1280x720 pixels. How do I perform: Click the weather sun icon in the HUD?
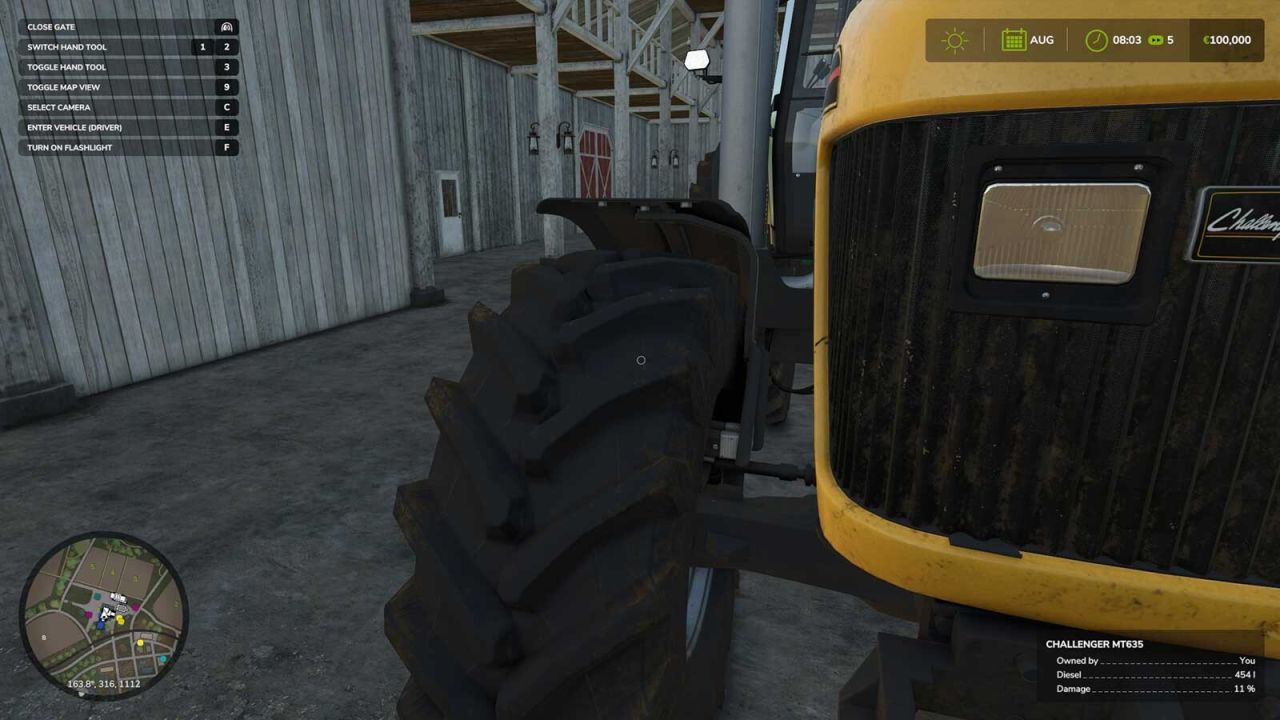(955, 40)
